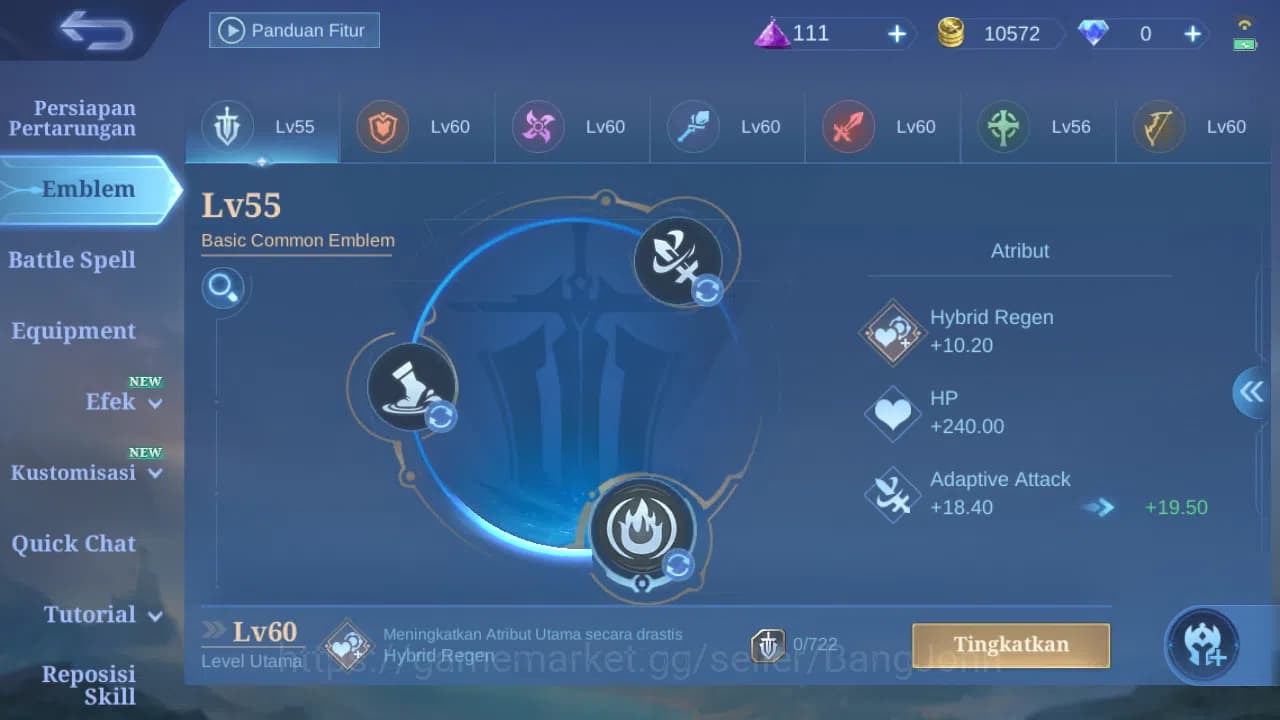Click the plus beside the diamond balance
This screenshot has width=1280, height=720.
click(x=1191, y=33)
